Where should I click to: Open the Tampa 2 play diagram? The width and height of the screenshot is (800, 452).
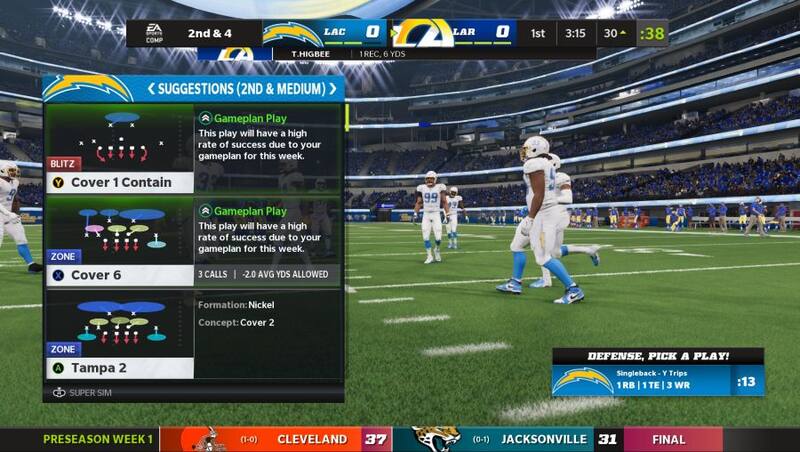pos(120,320)
